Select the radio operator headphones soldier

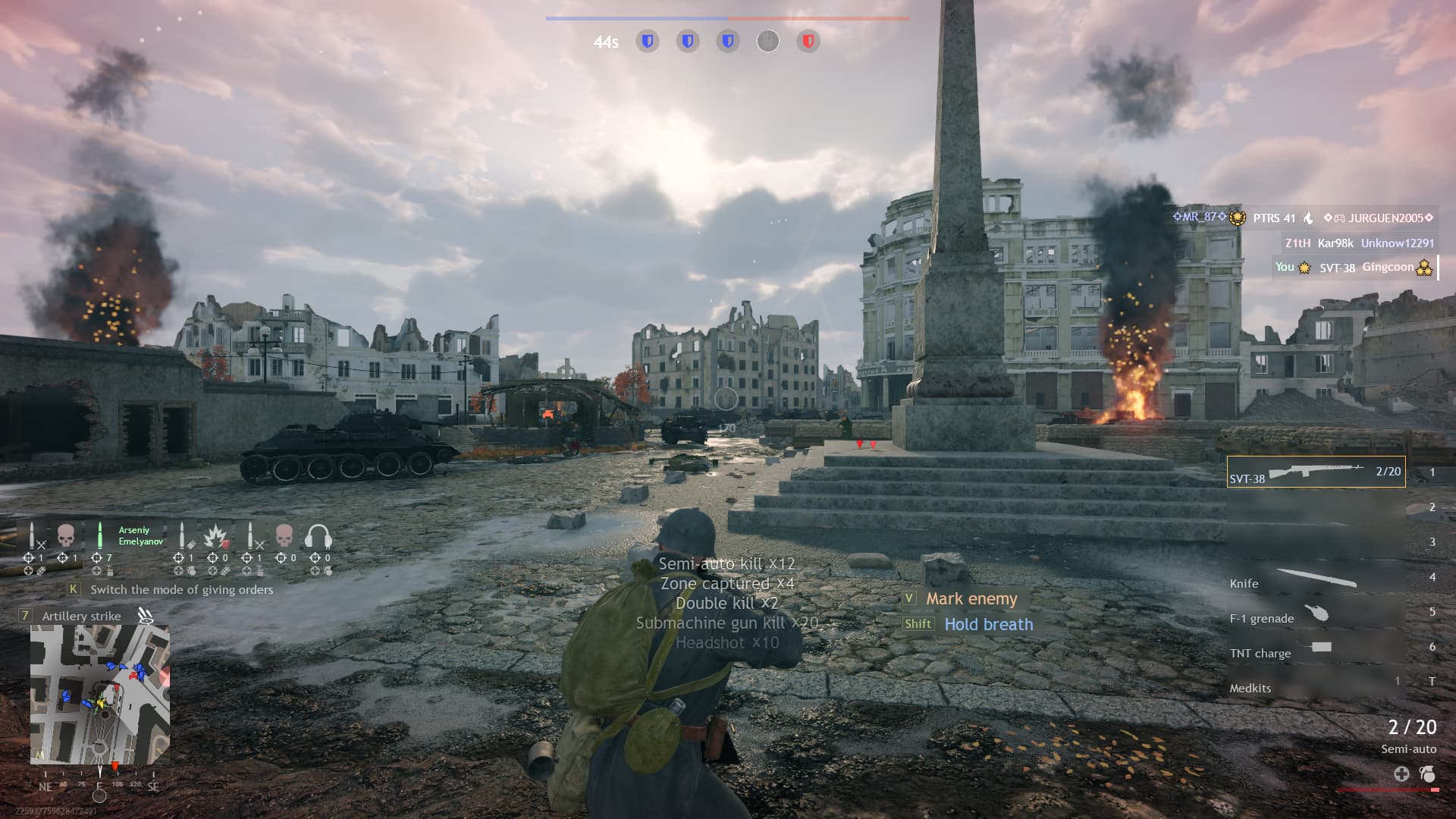tap(318, 537)
